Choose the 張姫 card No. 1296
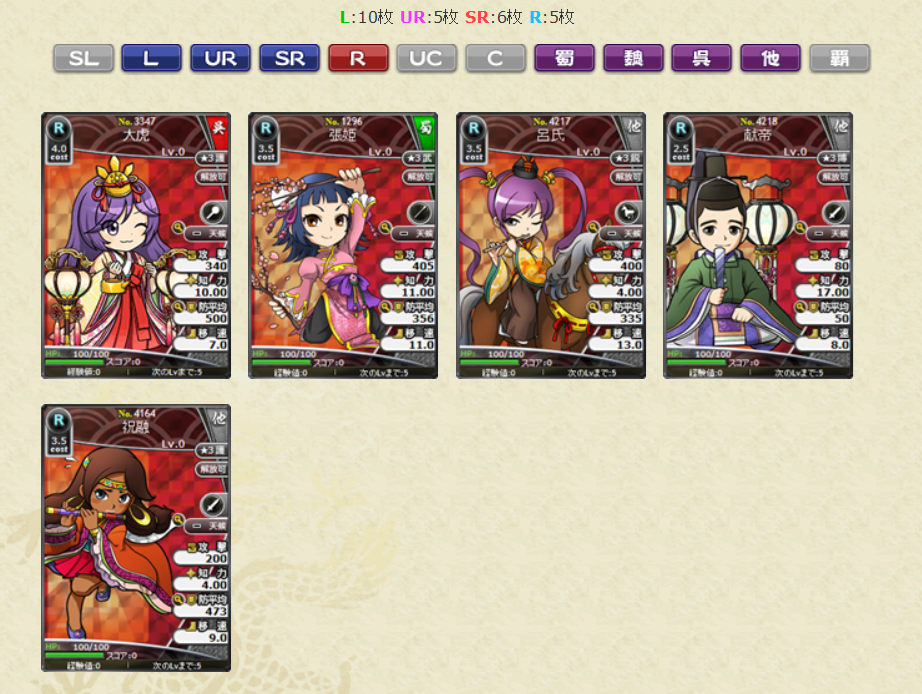The image size is (922, 694). point(343,245)
